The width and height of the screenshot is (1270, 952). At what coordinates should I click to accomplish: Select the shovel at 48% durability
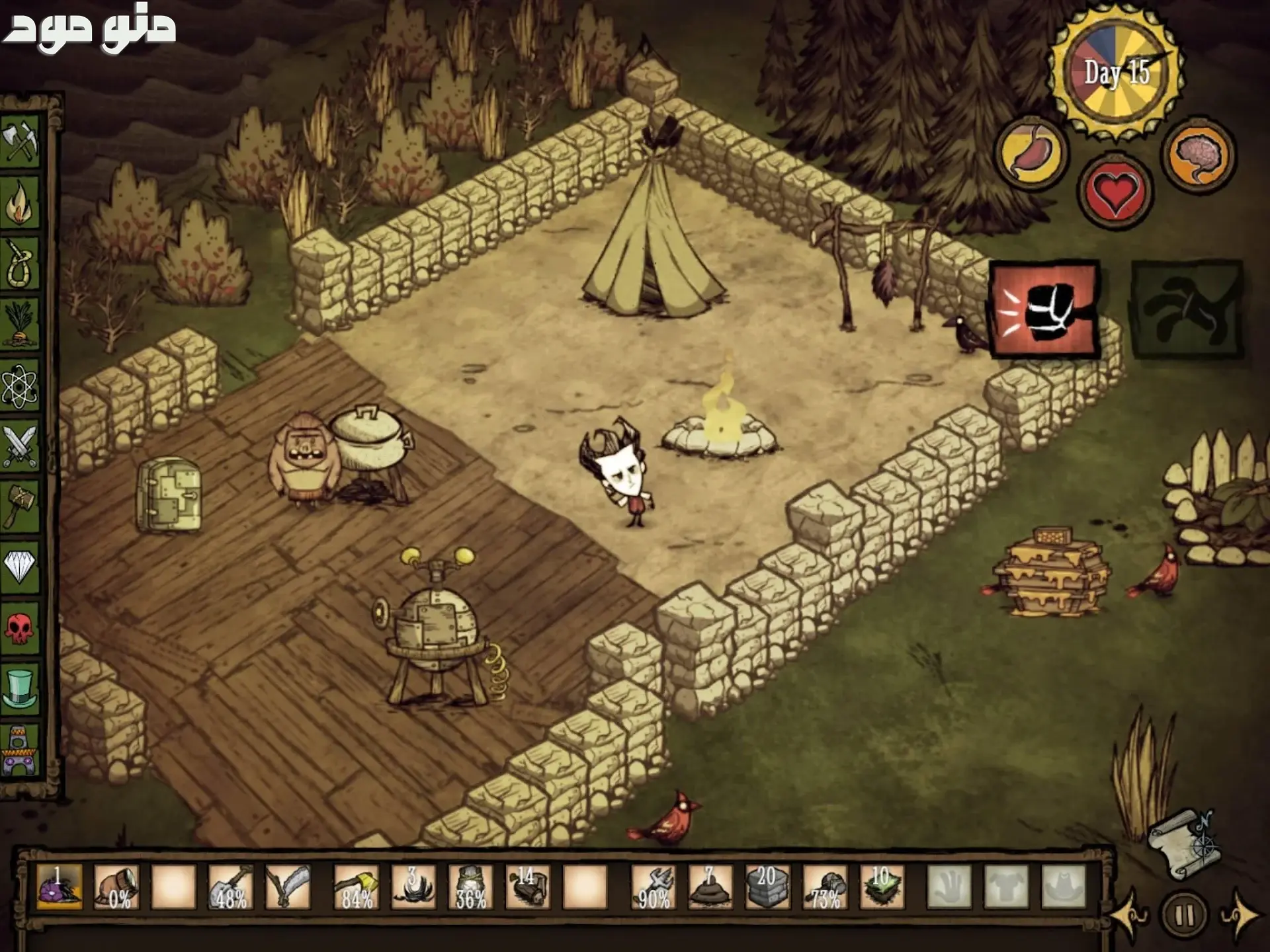(231, 887)
